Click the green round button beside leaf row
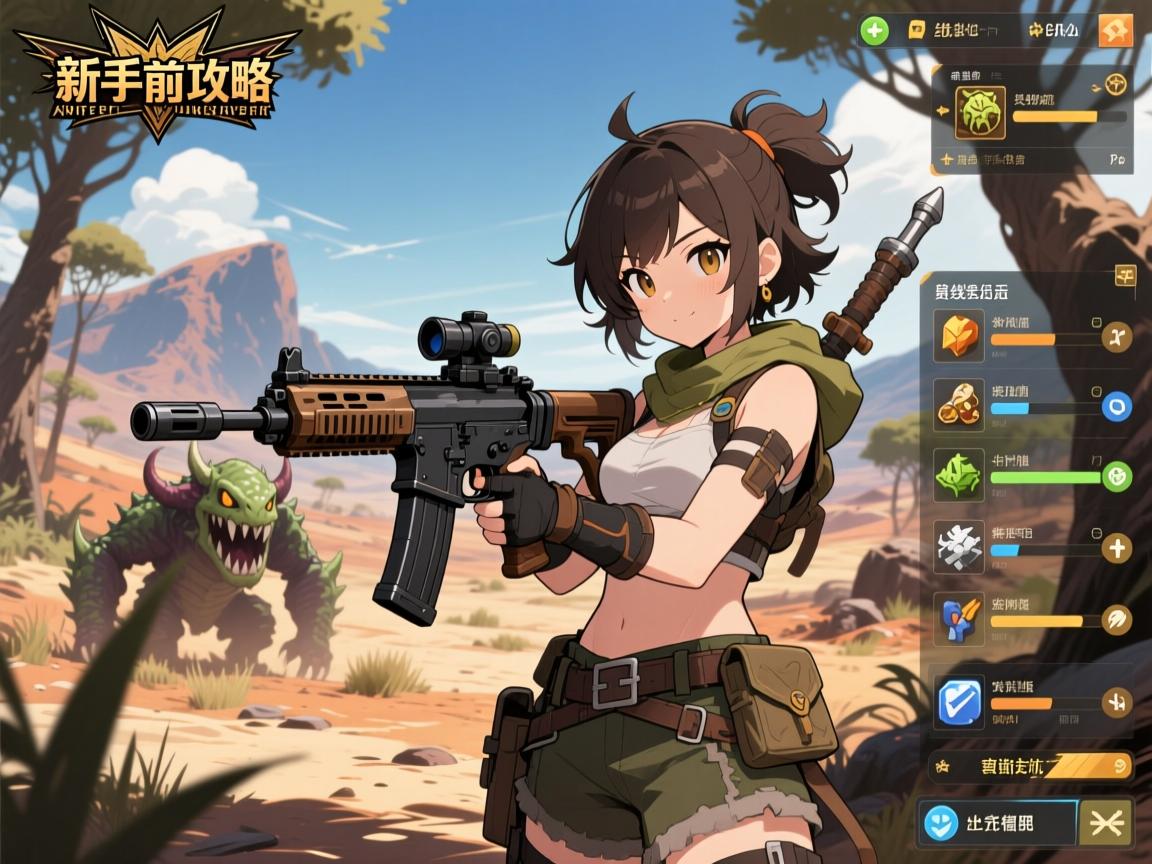 pos(1116,476)
